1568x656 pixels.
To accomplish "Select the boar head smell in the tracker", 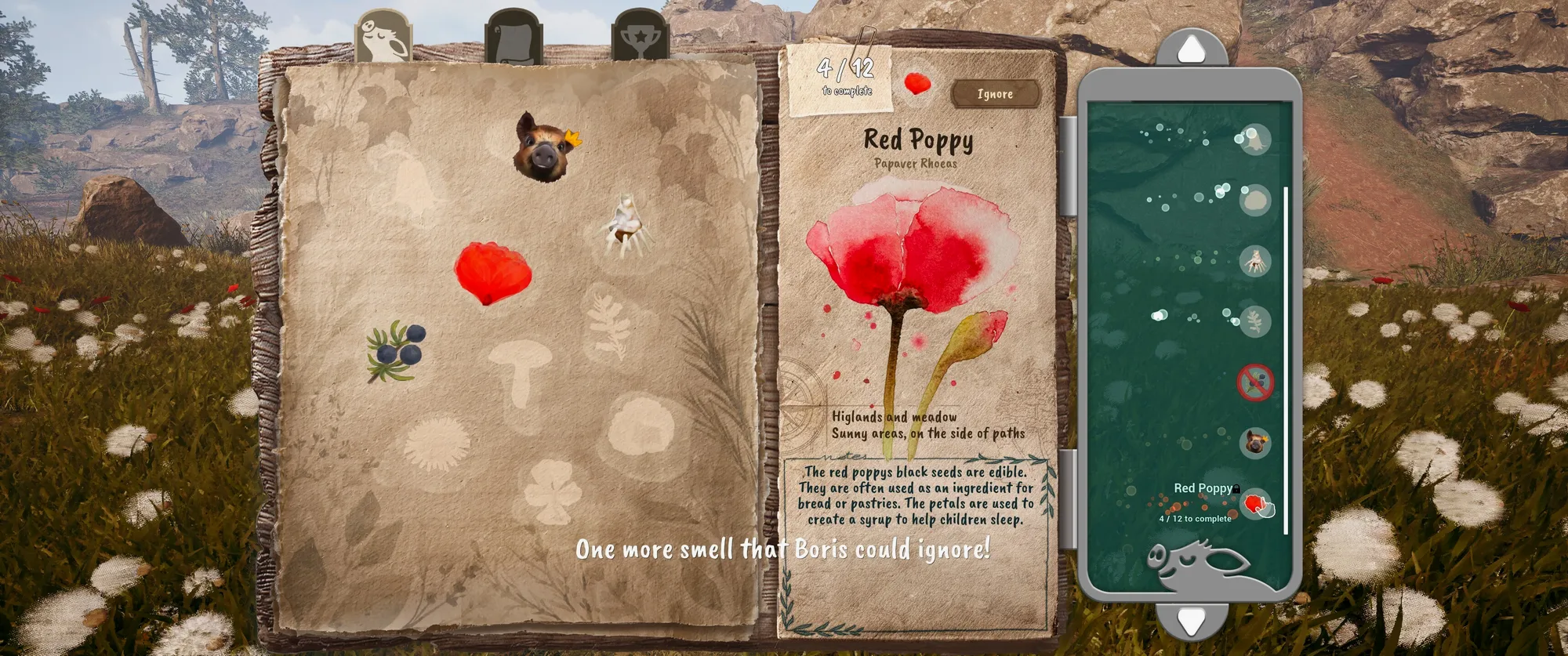I will tap(1255, 443).
